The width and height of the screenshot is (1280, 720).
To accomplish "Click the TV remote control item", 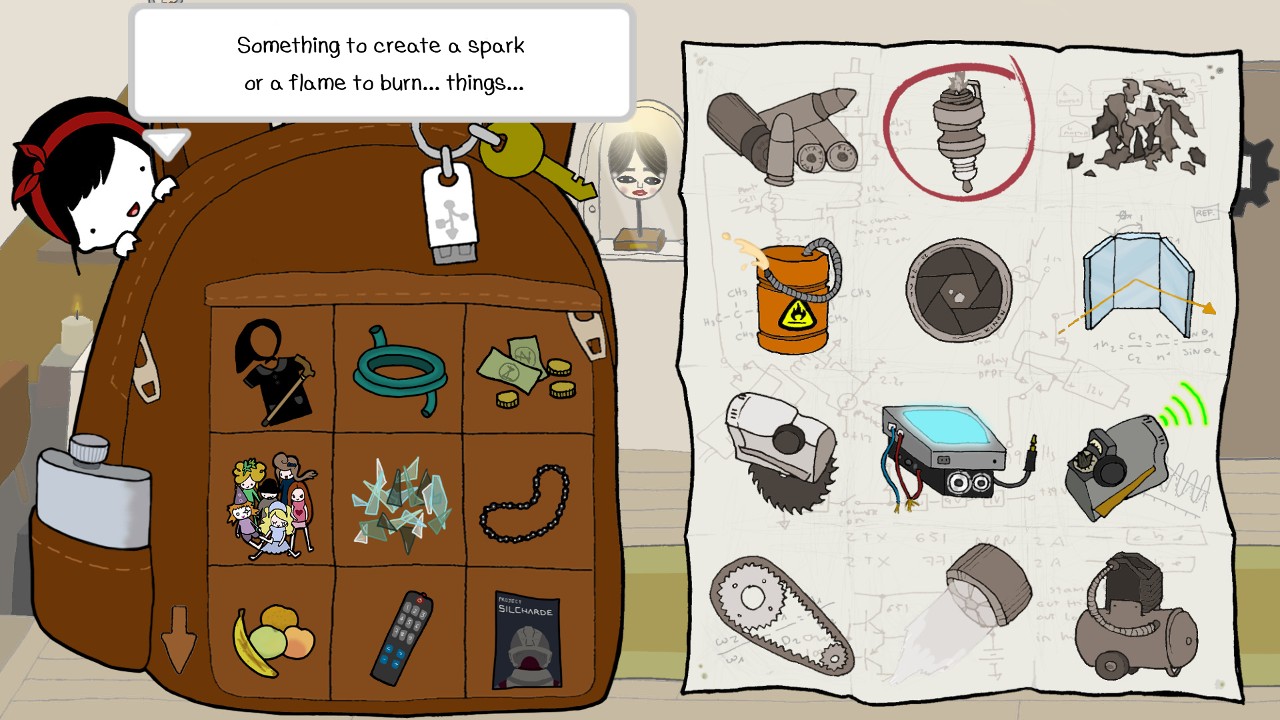I will [x=403, y=635].
